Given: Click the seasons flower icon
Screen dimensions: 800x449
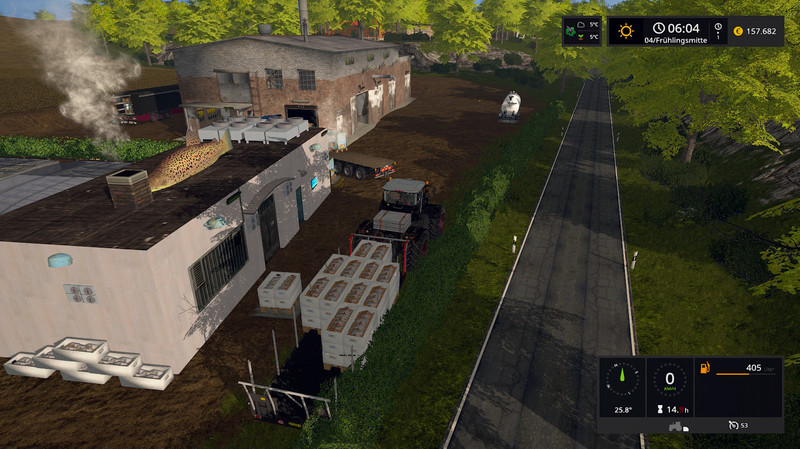Looking at the screenshot, I should point(572,30).
